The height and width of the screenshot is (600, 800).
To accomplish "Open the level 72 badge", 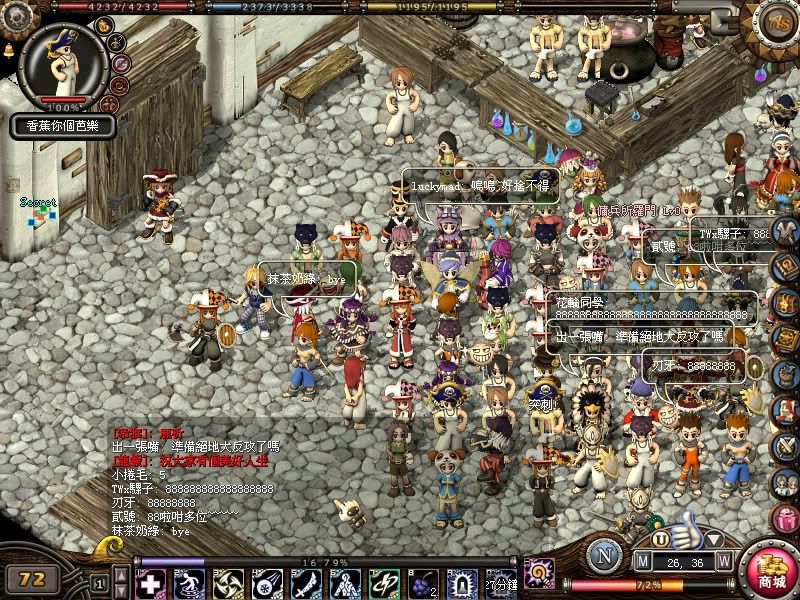I will pos(32,577).
